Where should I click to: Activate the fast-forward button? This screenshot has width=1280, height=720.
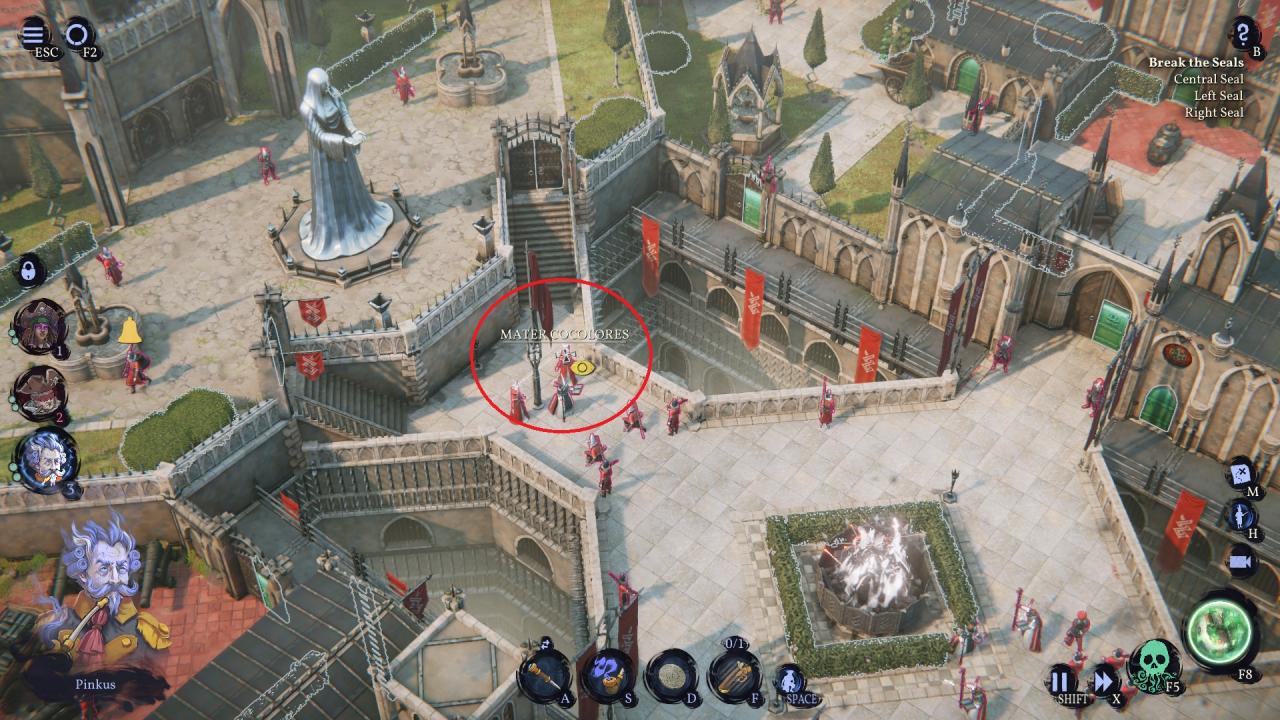click(x=1104, y=681)
